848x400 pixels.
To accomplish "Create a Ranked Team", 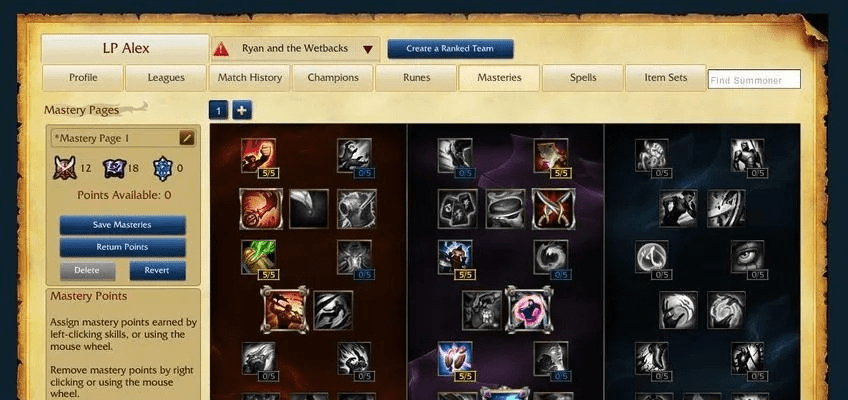I will pos(450,49).
